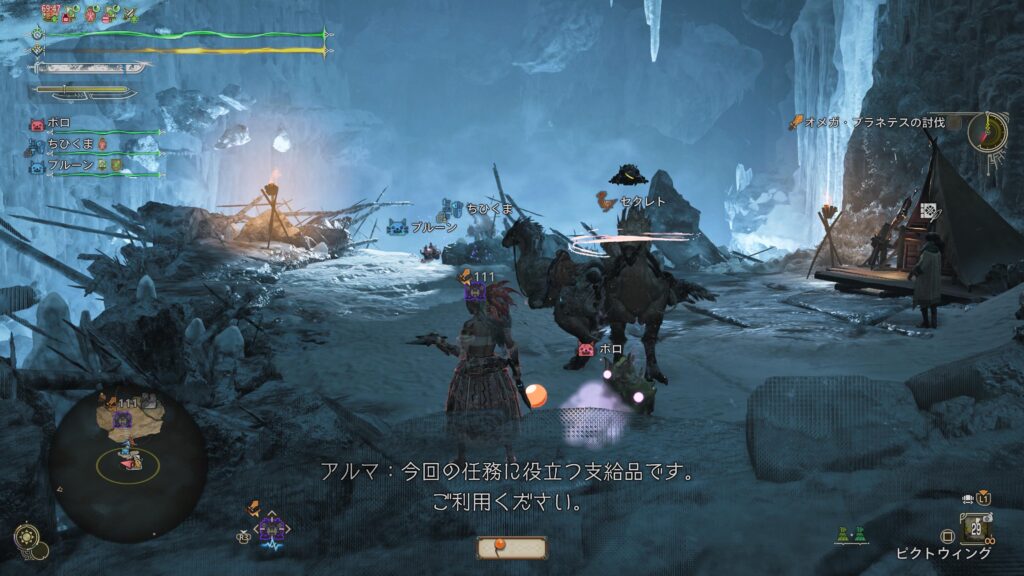This screenshot has width=1024, height=576.
Task: Select party member ホロ in the list
Action: coord(59,125)
